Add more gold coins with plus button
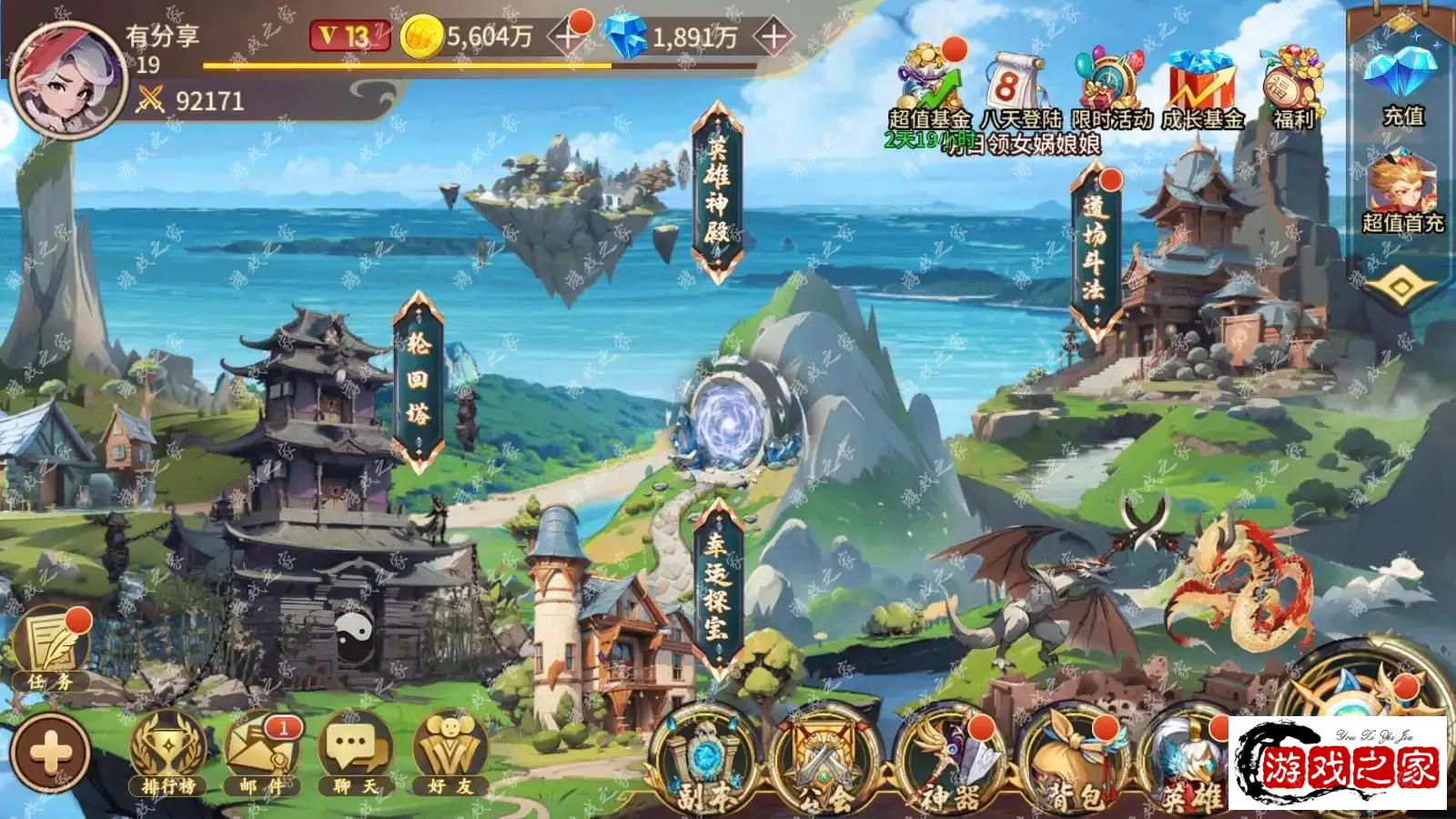Viewport: 1456px width, 819px height. pos(568,37)
